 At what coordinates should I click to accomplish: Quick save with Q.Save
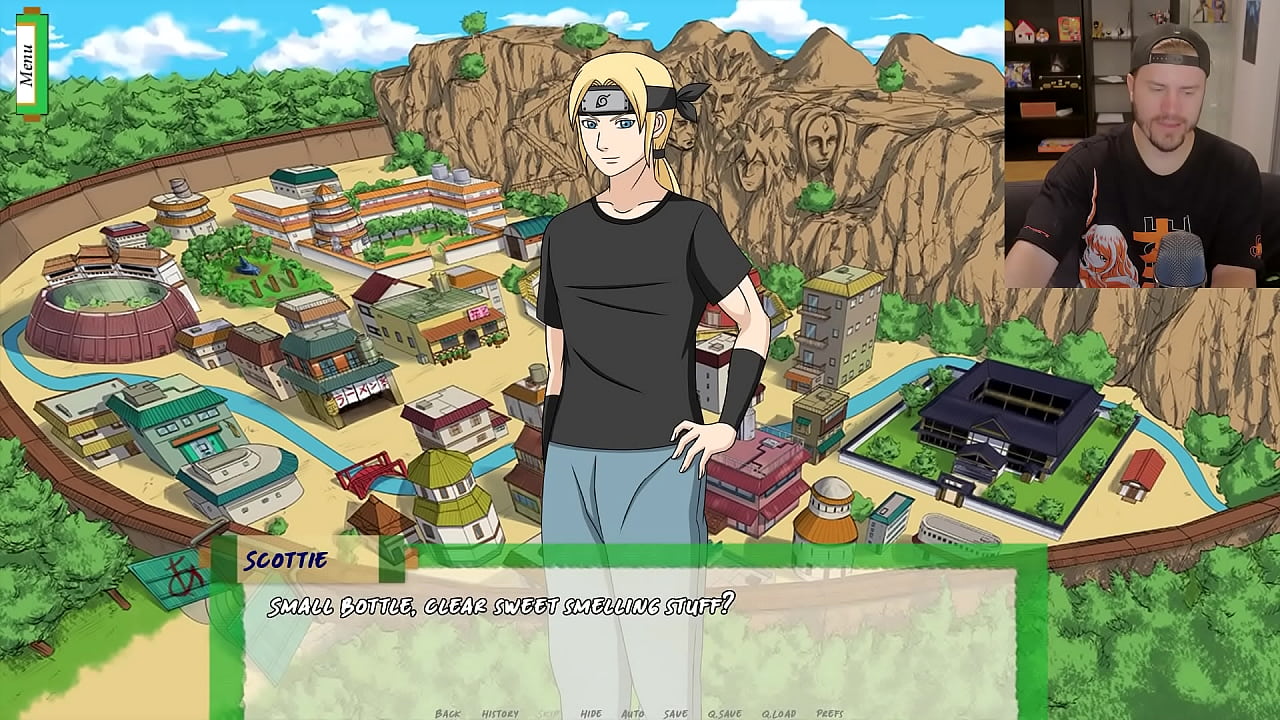[x=725, y=713]
